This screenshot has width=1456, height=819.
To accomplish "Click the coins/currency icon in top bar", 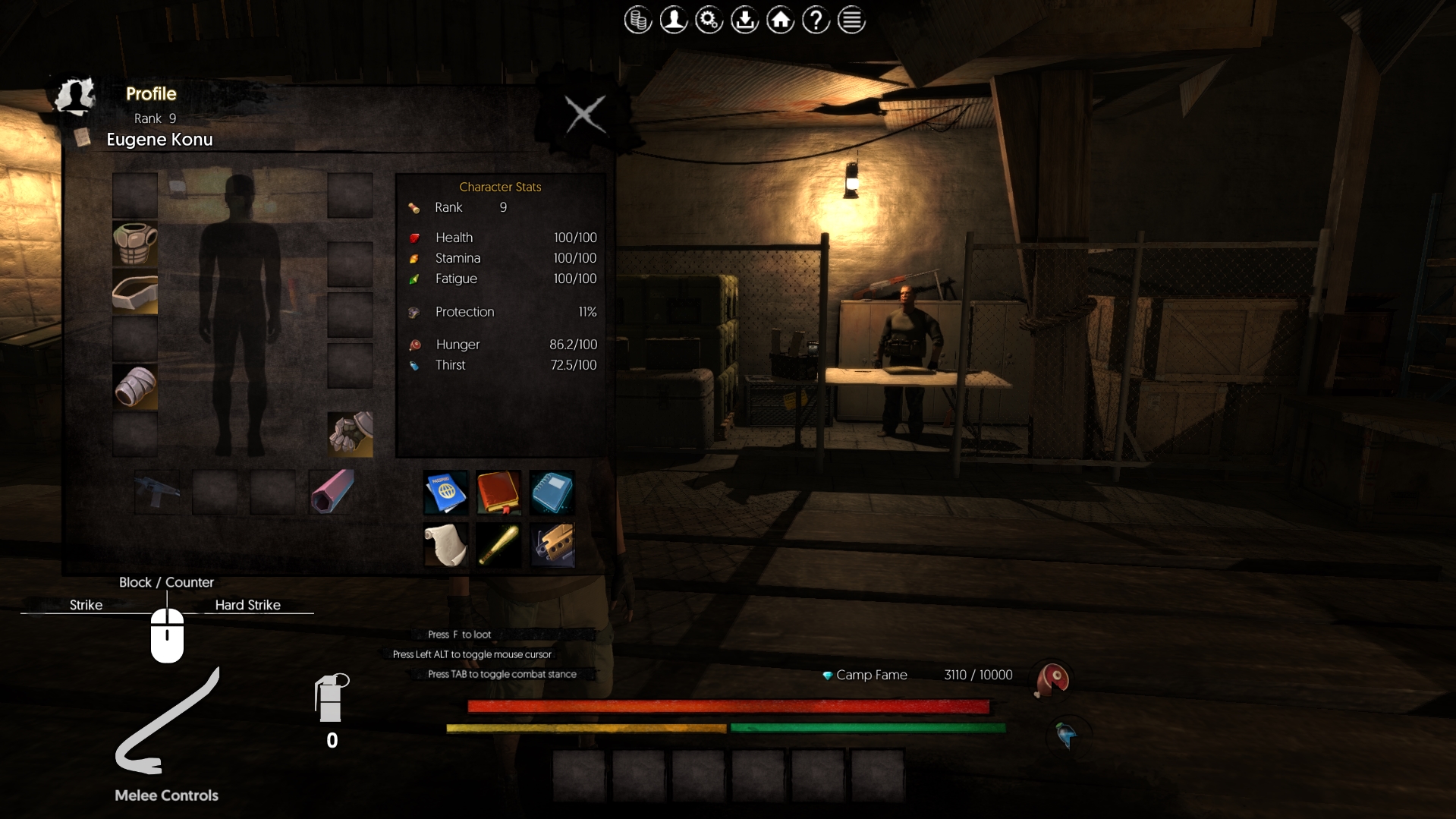I will 638,20.
